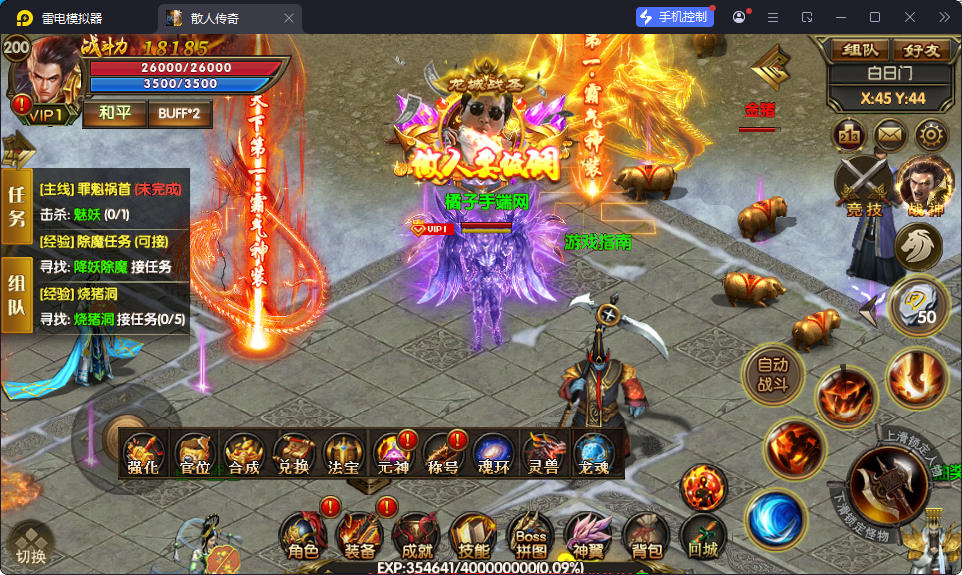Screen dimensions: 962x575
Task: Open the 好友 friends list
Action: pyautogui.click(x=921, y=50)
